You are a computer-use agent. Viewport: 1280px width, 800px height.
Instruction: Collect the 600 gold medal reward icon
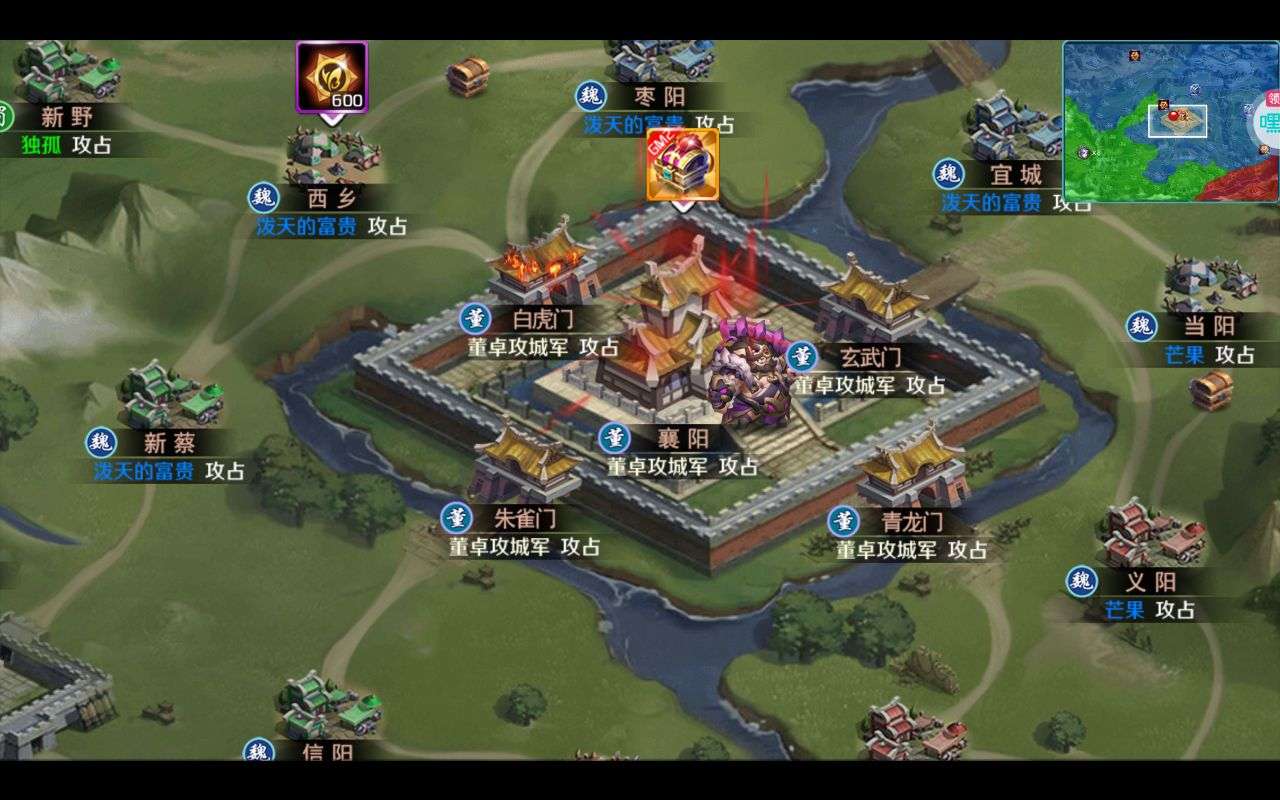point(332,77)
